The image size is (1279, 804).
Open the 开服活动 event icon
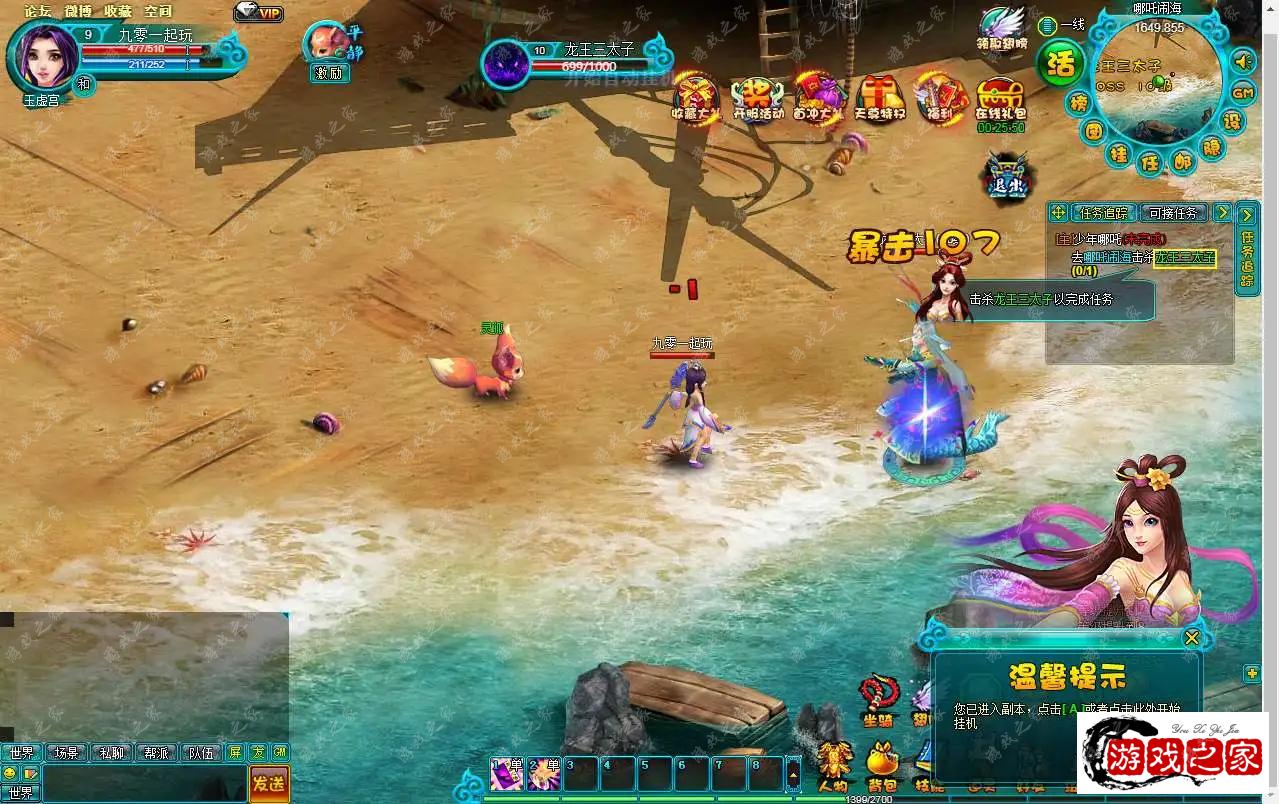tap(758, 96)
